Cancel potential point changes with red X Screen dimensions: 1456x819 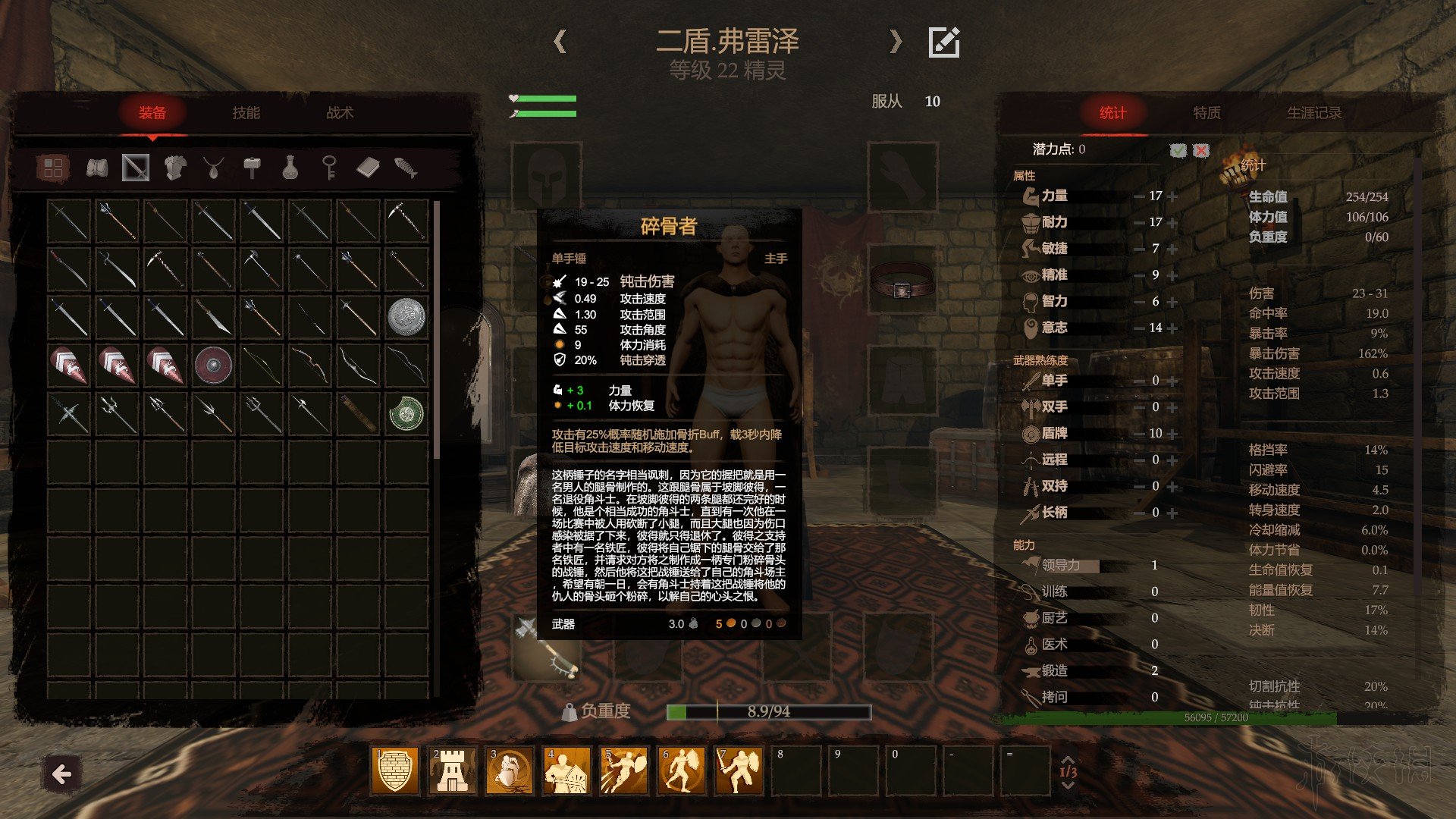pyautogui.click(x=1201, y=150)
